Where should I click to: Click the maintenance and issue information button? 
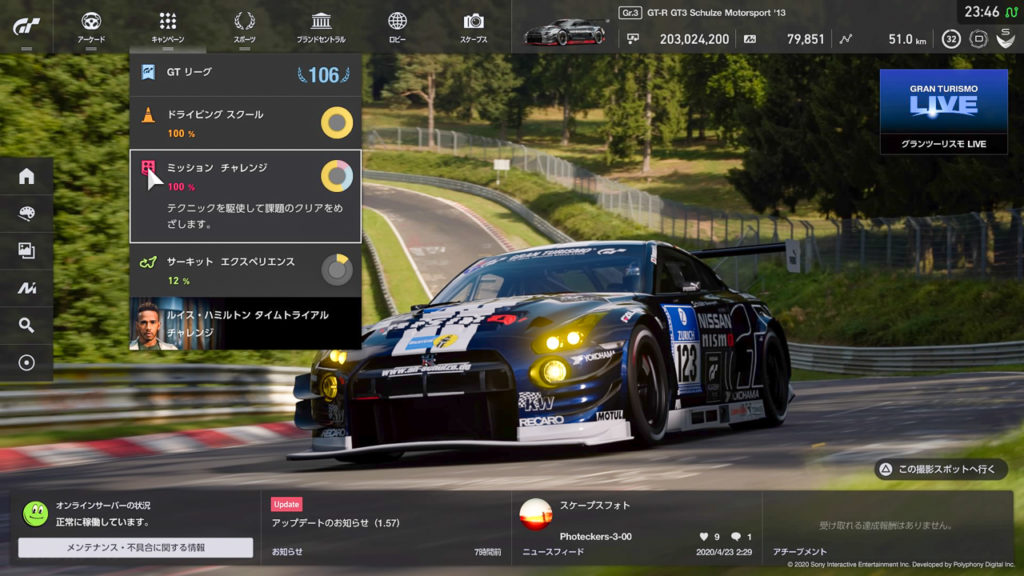click(136, 548)
